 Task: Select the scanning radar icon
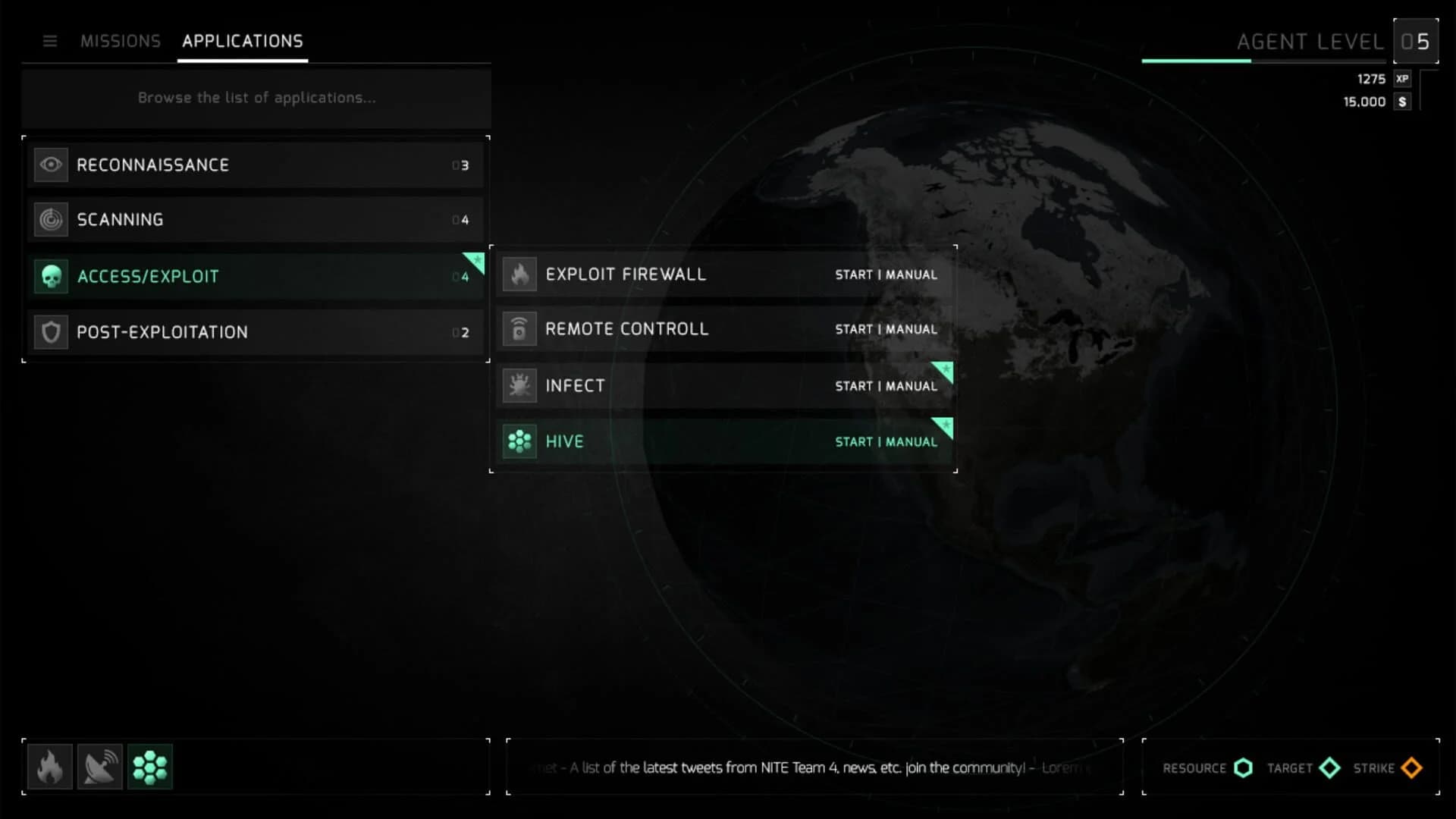(50, 220)
